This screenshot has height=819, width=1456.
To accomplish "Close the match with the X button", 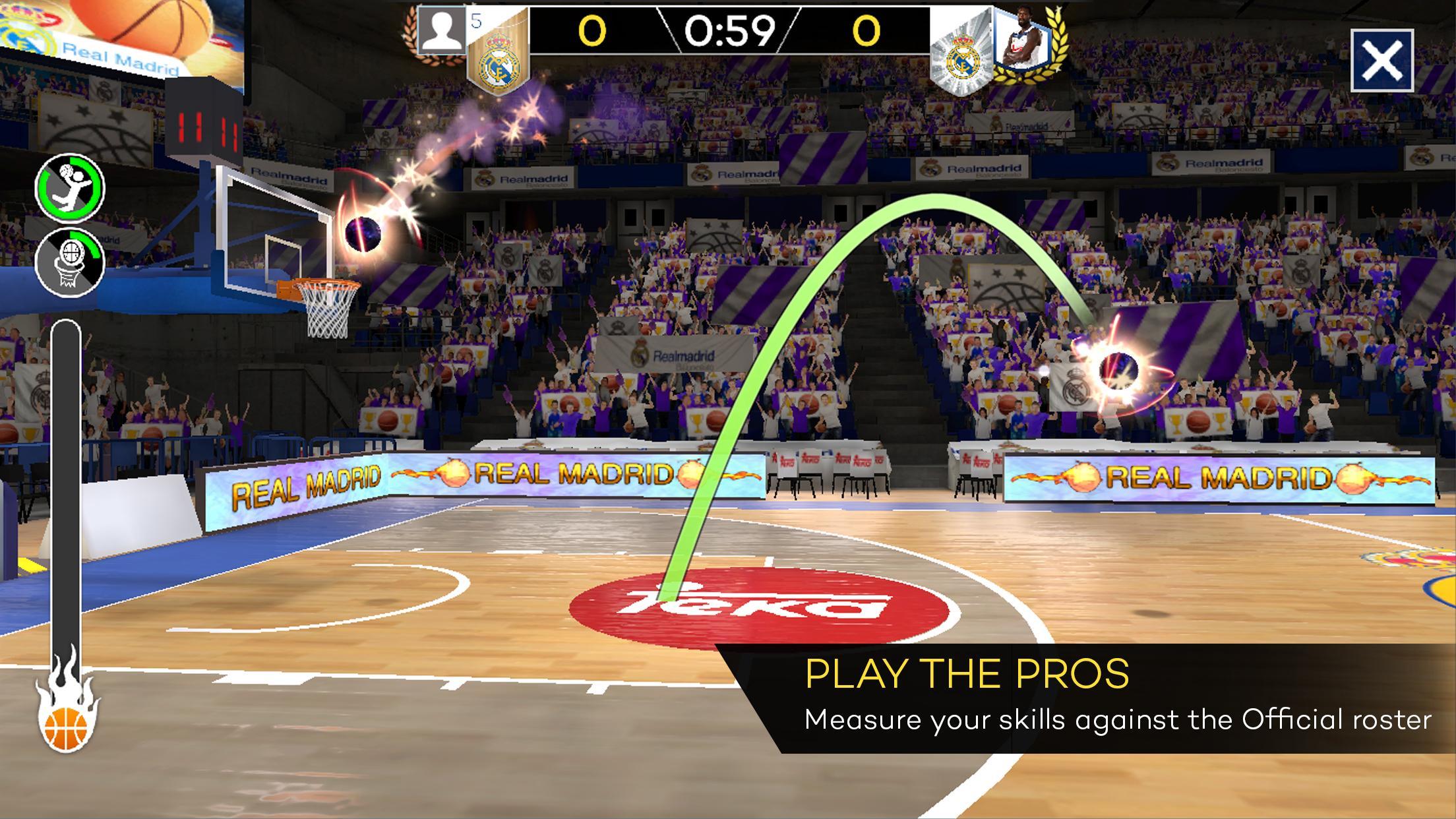I will (x=1381, y=61).
